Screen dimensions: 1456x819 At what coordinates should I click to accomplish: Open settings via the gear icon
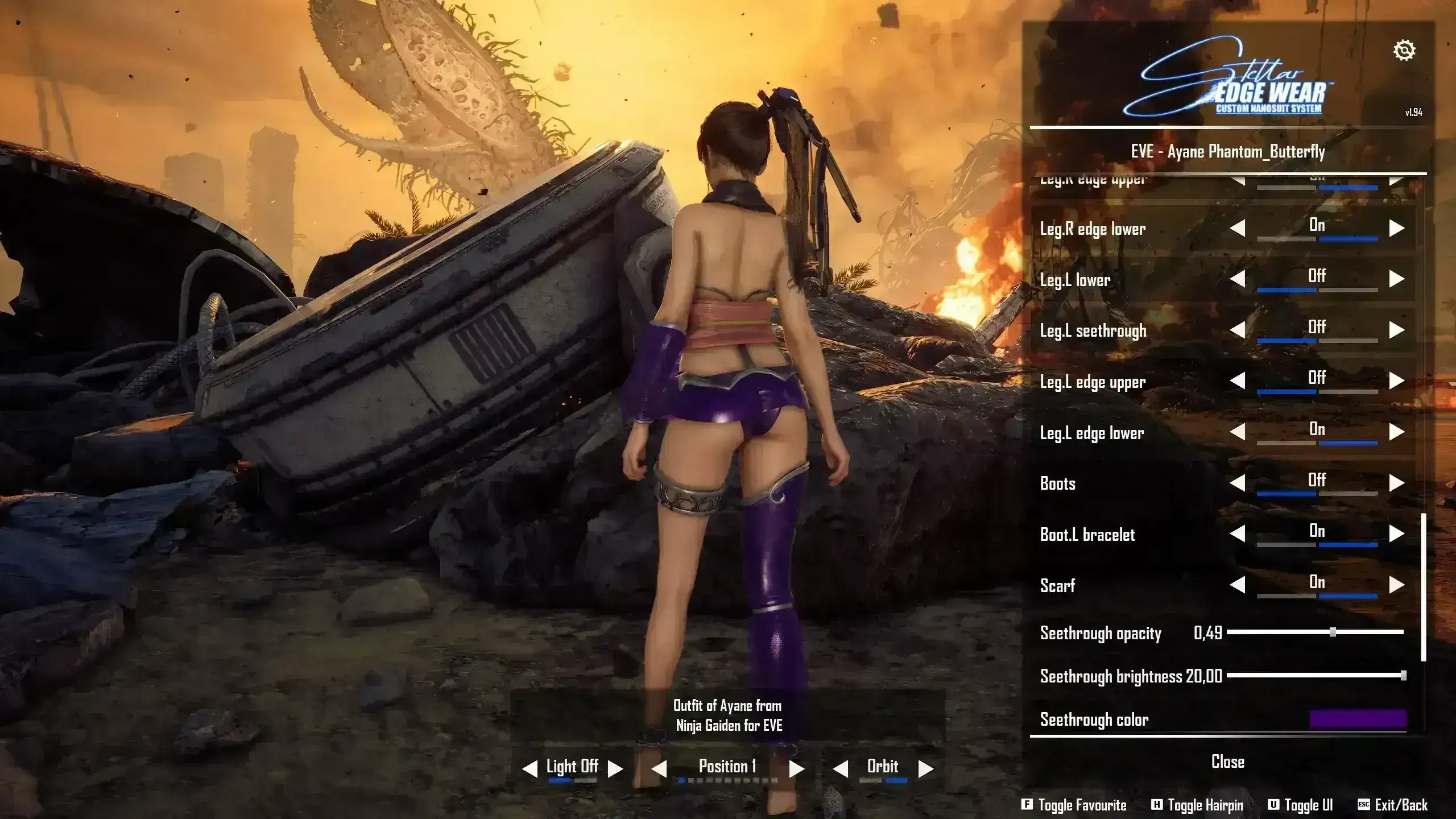(1404, 51)
